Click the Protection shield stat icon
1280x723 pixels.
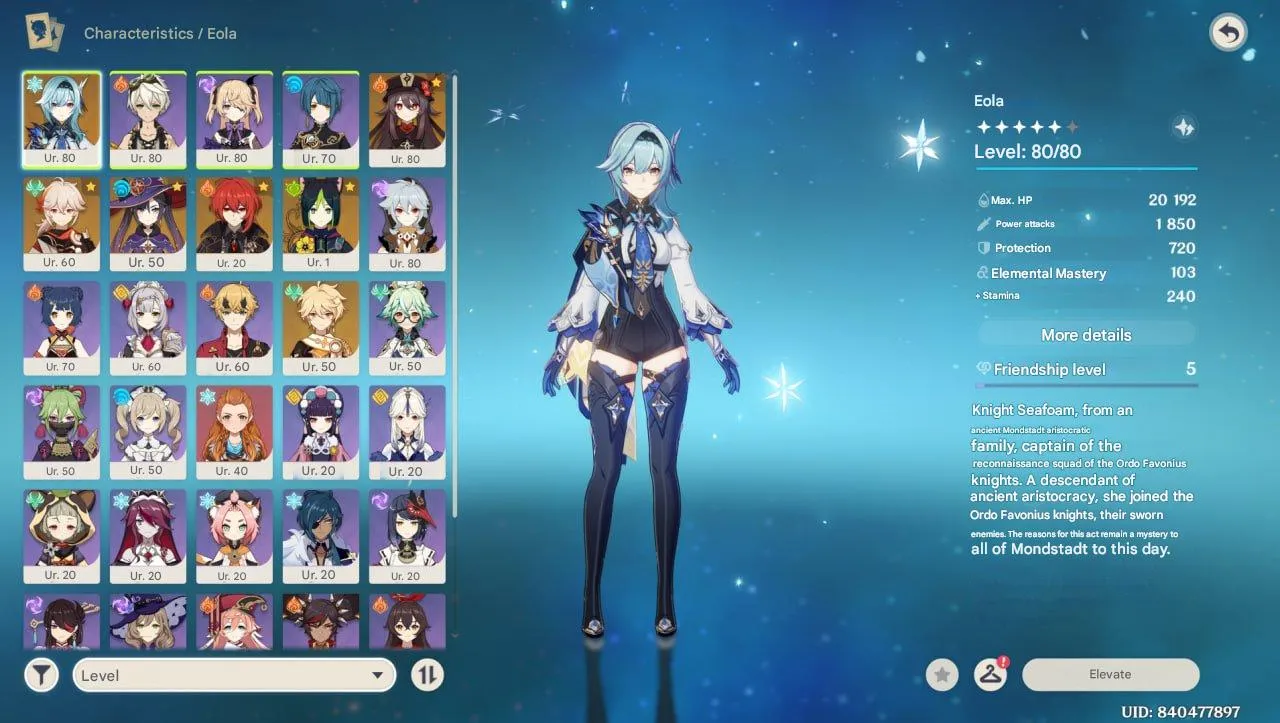click(x=982, y=248)
